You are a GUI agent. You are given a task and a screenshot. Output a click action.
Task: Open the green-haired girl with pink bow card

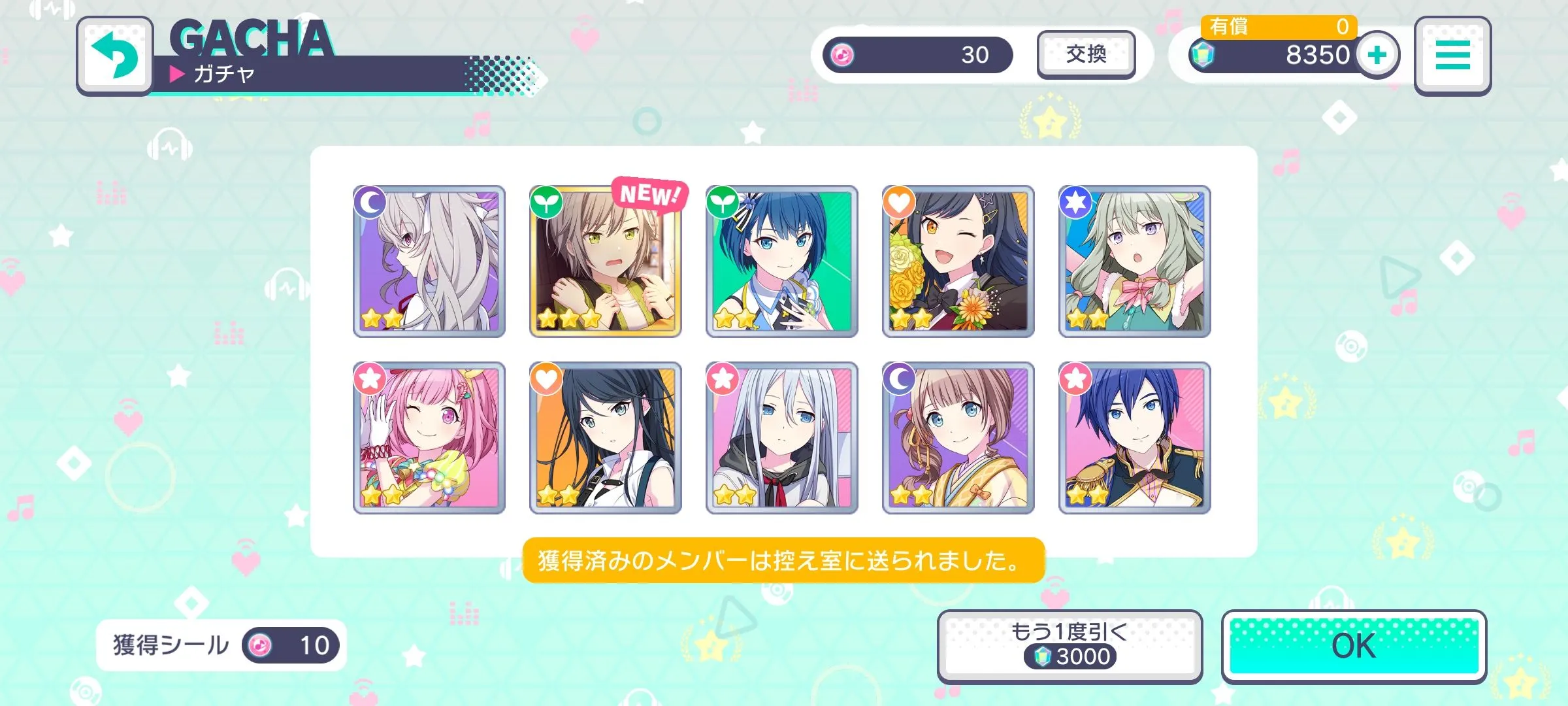click(1134, 261)
